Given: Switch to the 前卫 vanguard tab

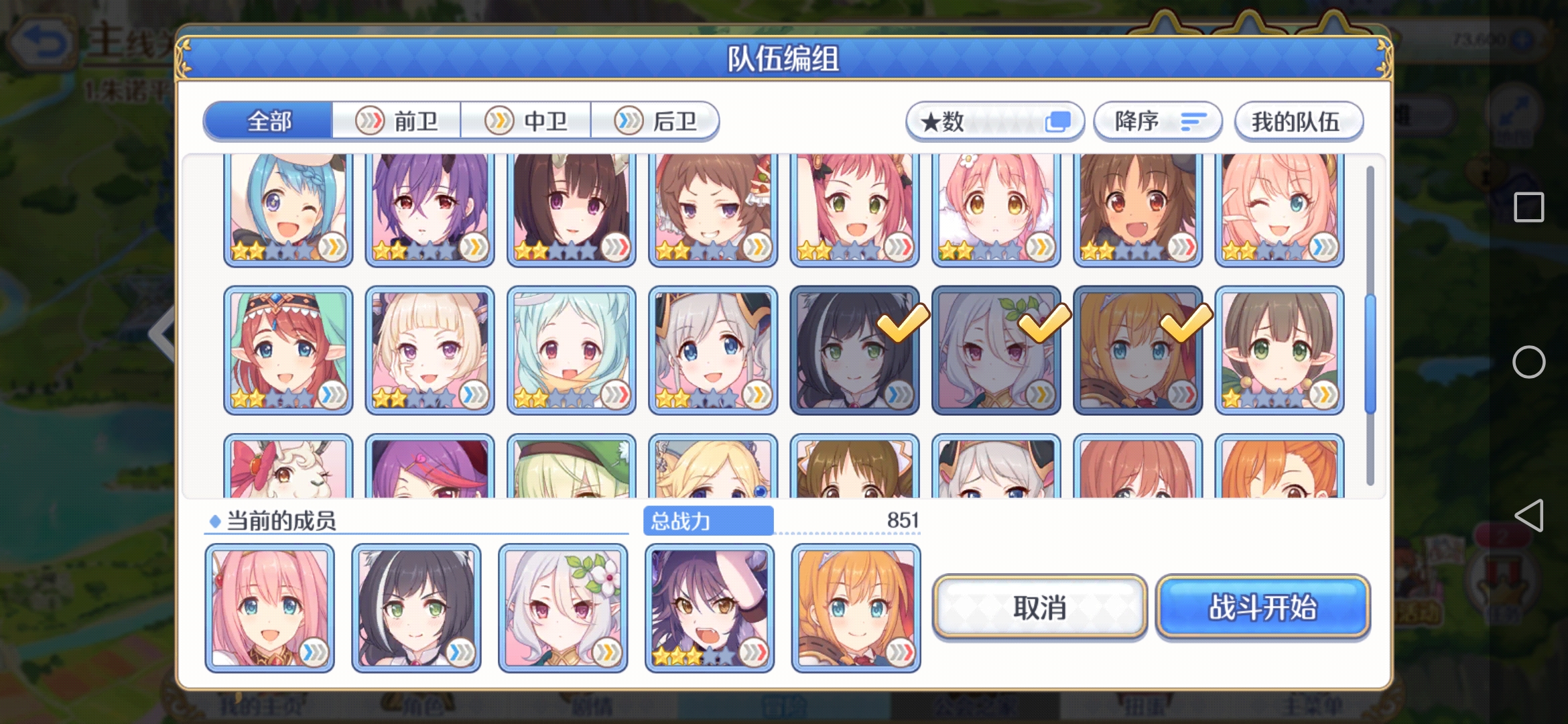Looking at the screenshot, I should click(x=398, y=121).
